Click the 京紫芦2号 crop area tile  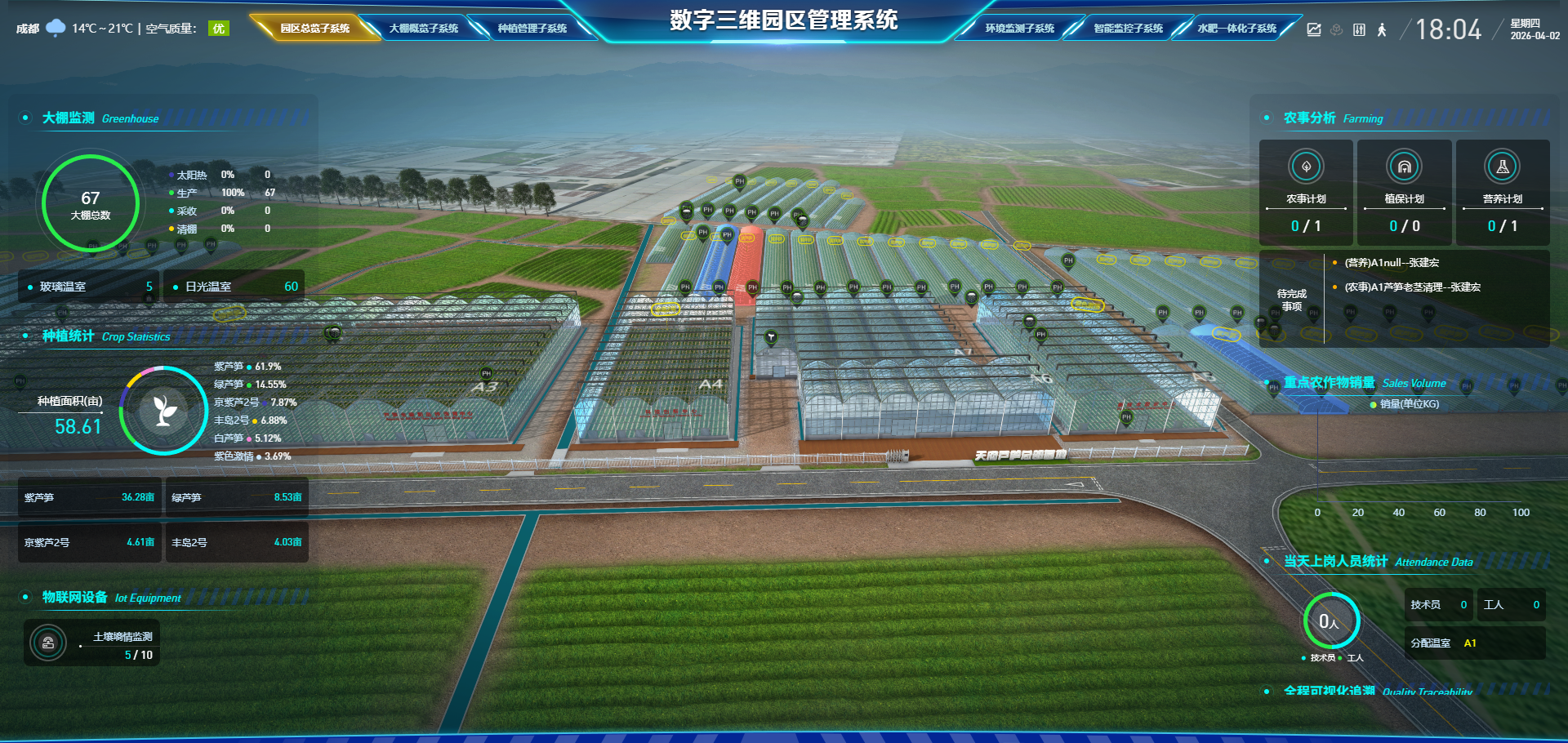click(89, 542)
